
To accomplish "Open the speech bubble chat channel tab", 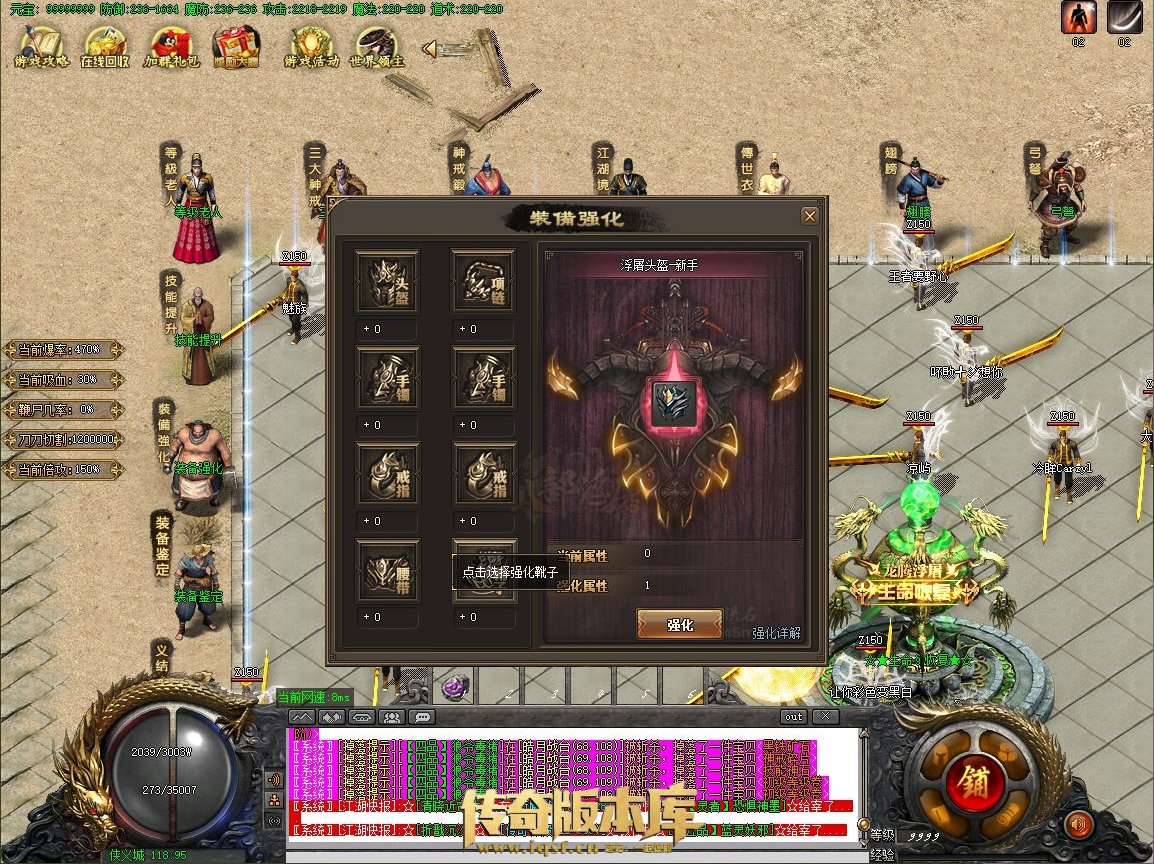I will 422,717.
